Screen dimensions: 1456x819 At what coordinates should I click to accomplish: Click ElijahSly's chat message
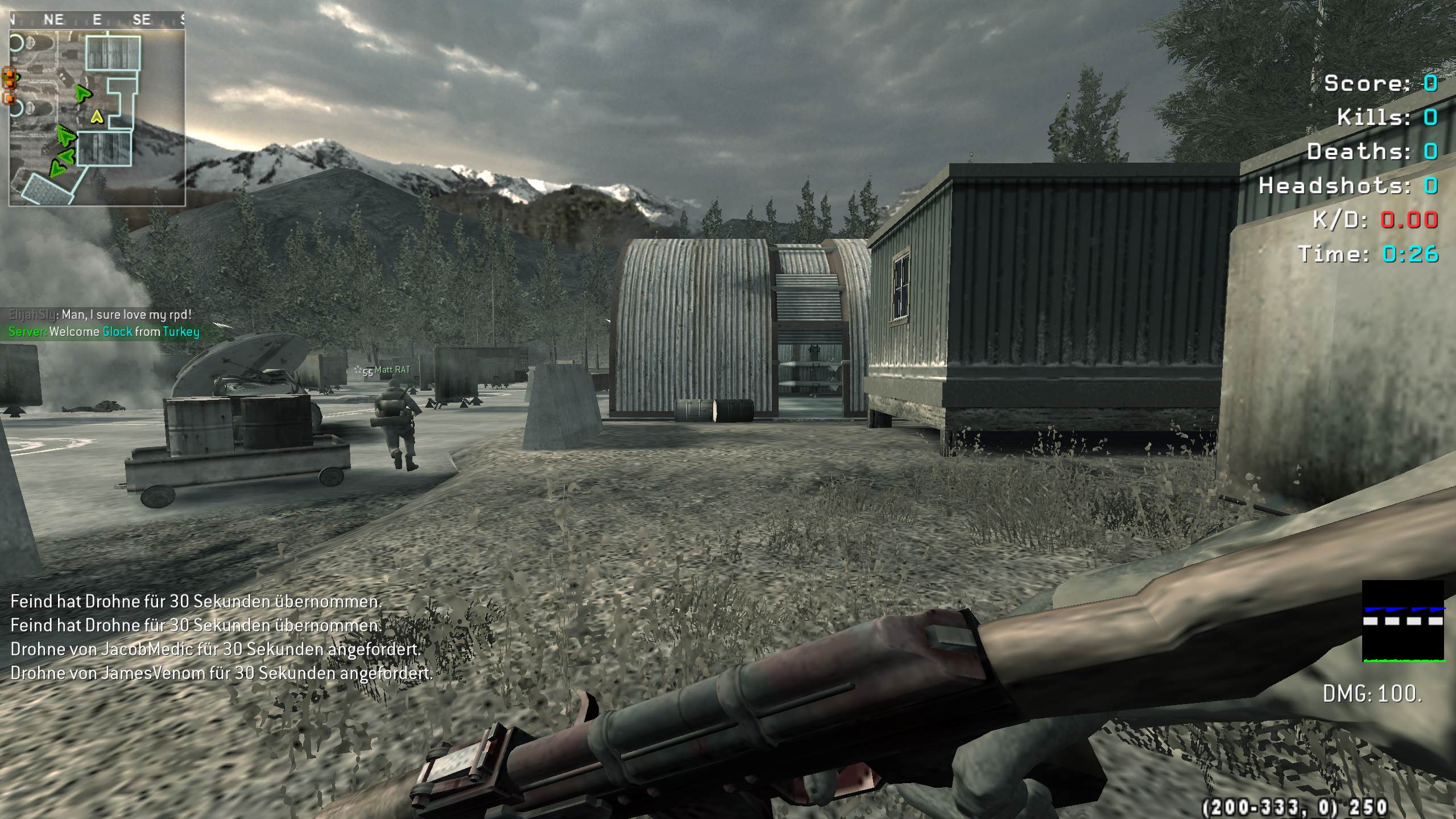click(100, 315)
